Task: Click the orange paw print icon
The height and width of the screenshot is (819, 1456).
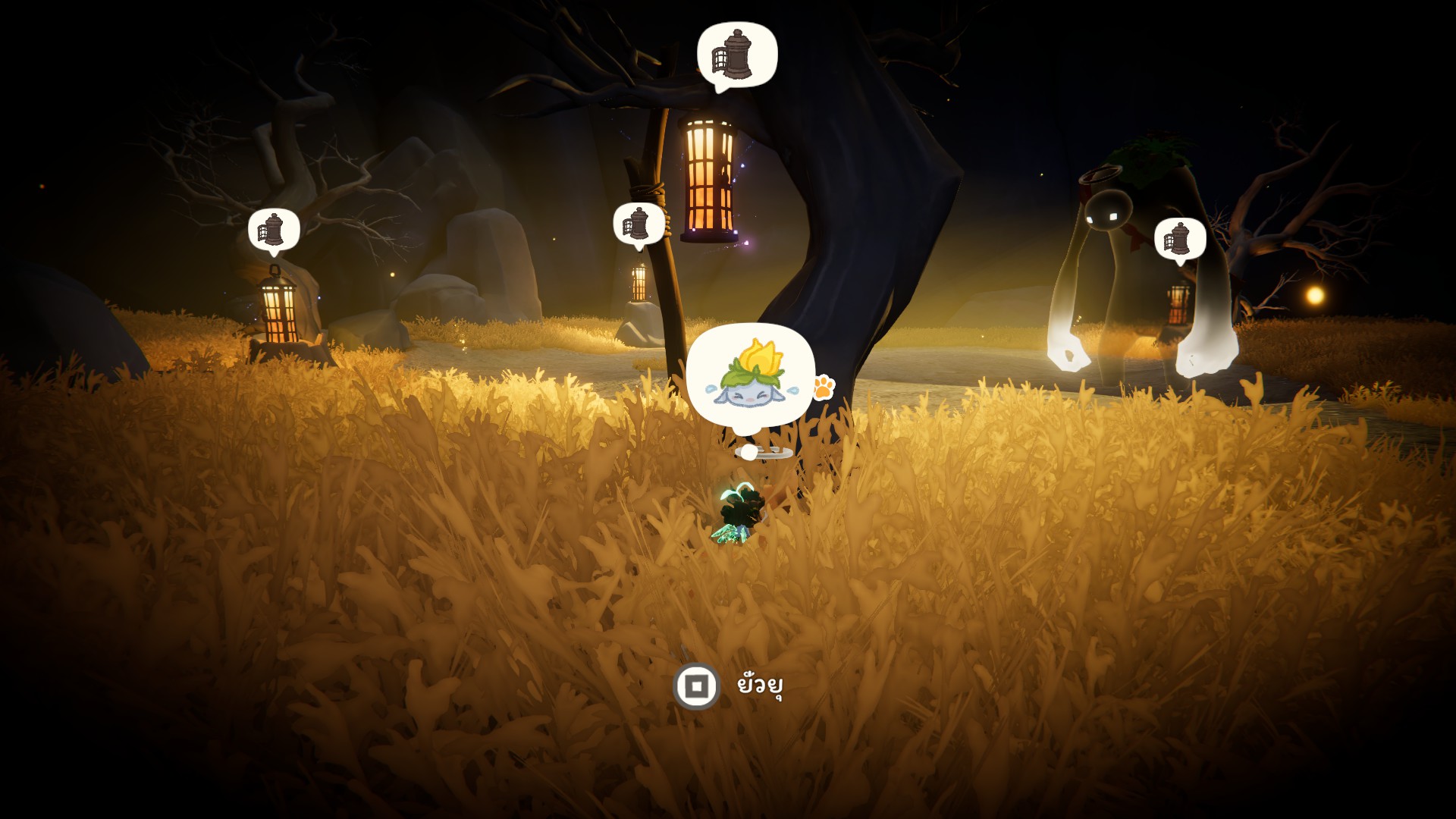Action: (x=824, y=387)
